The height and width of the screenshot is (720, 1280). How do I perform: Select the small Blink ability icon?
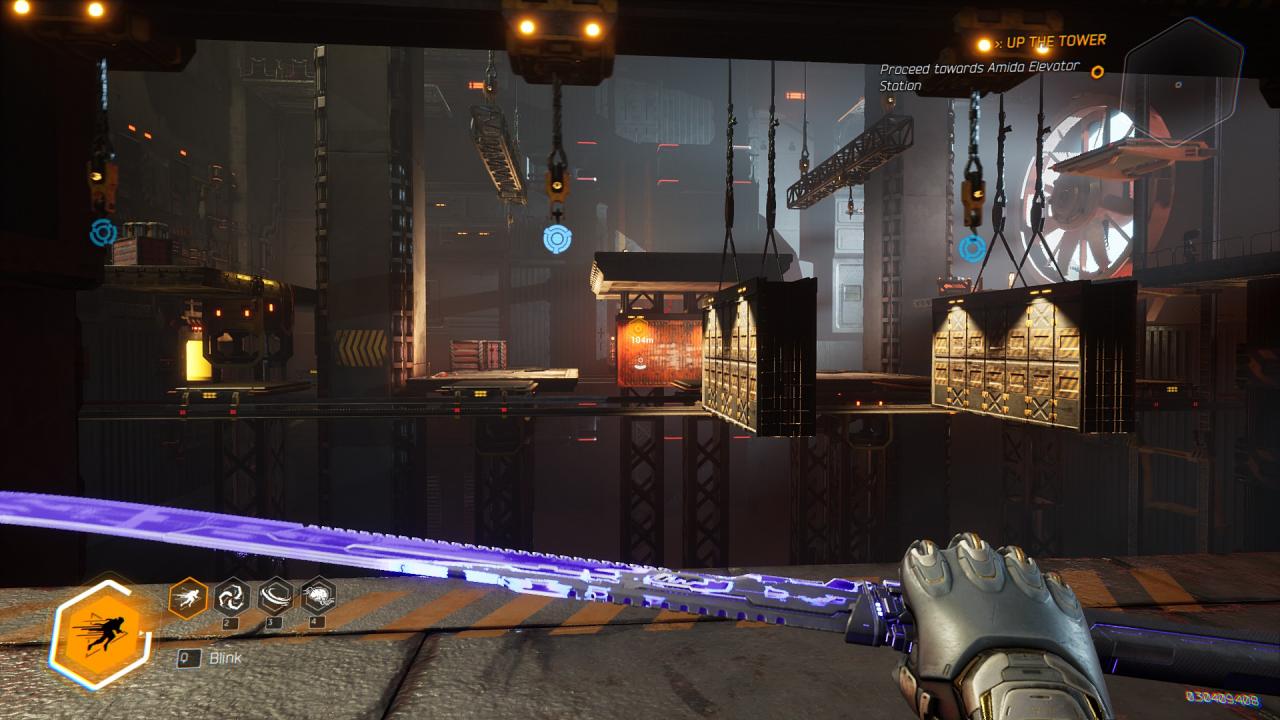188,598
